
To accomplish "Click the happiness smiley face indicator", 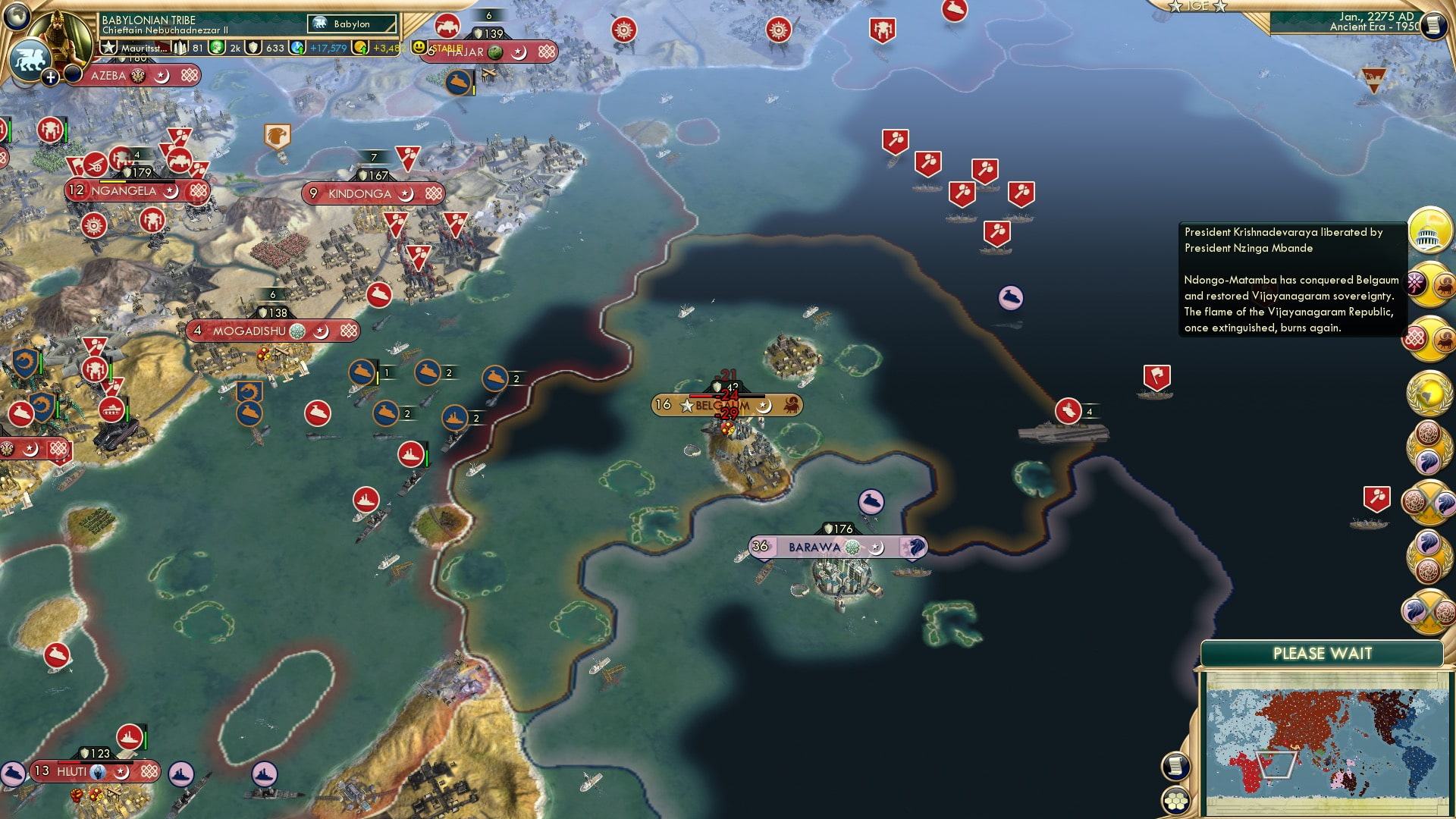I will point(418,48).
